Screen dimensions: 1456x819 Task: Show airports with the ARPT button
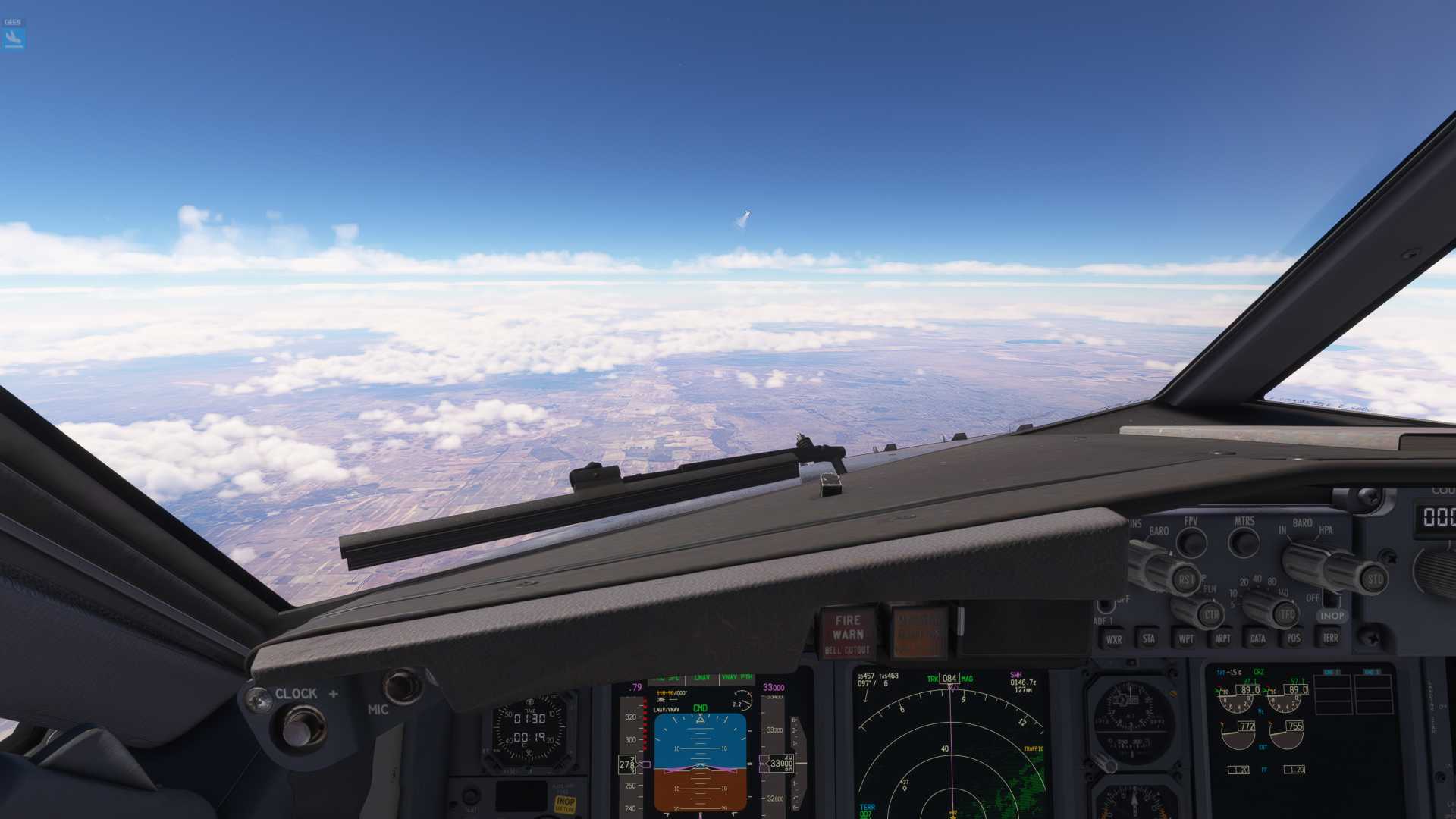[1222, 639]
